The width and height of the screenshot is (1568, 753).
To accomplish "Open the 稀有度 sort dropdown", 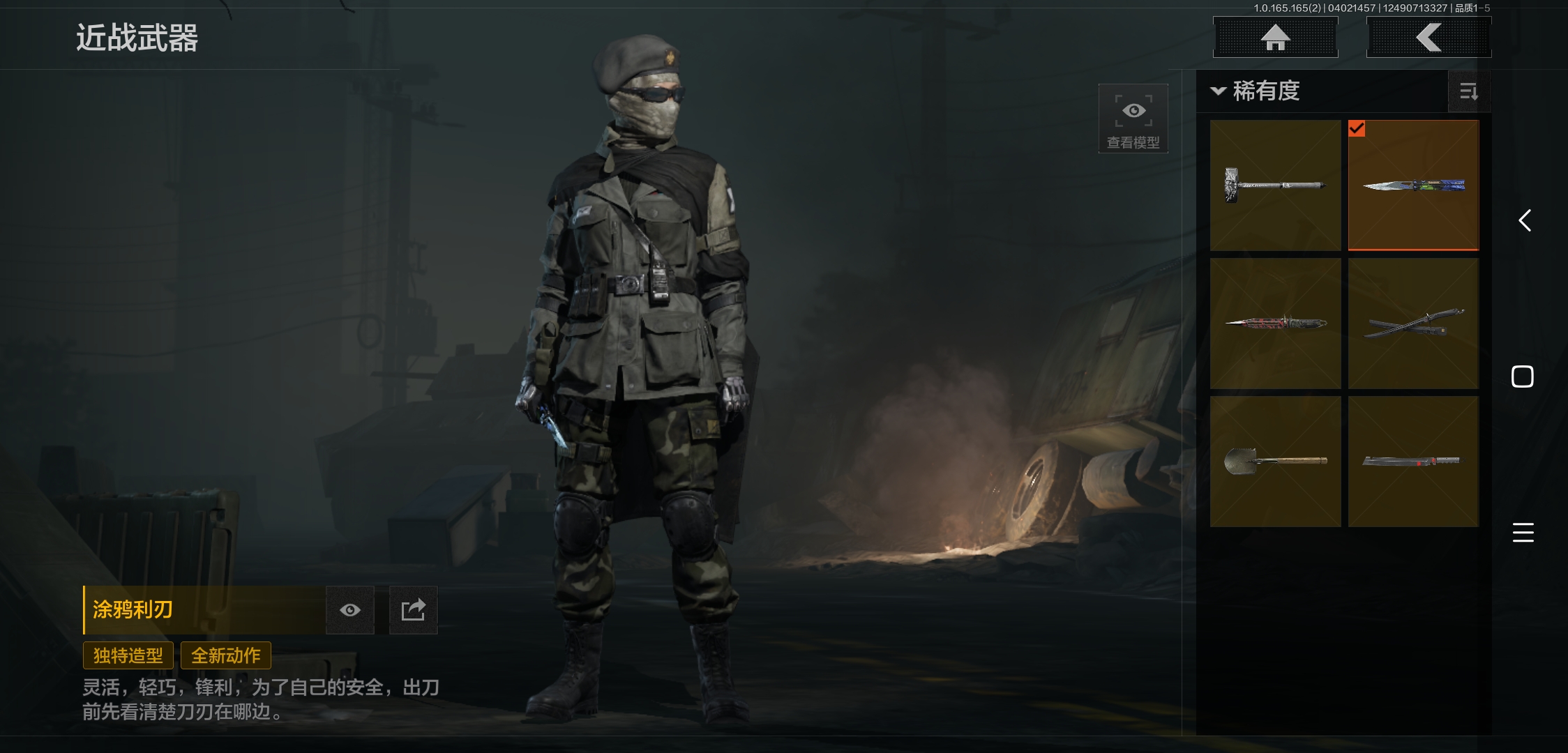I will [x=1257, y=91].
